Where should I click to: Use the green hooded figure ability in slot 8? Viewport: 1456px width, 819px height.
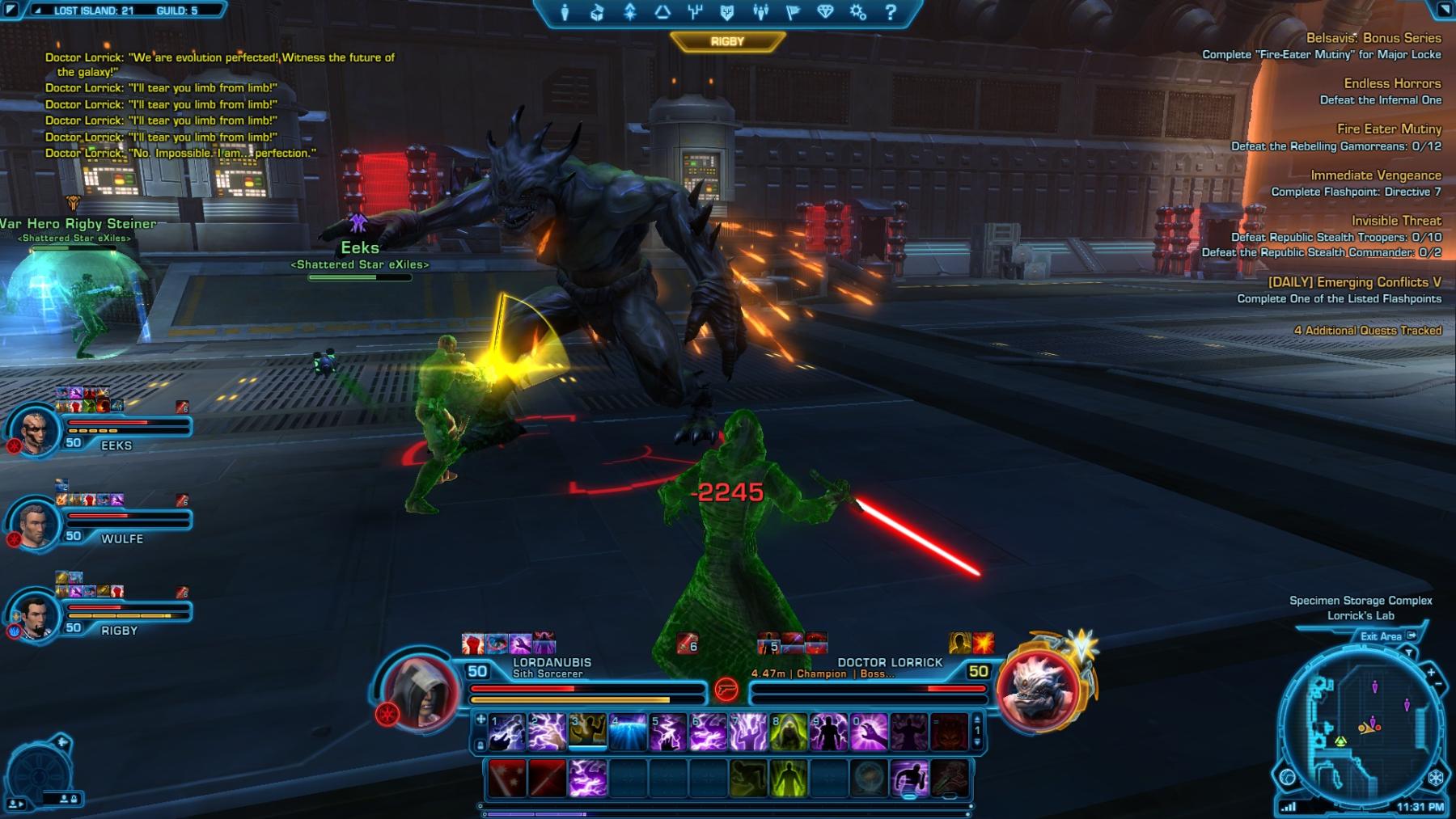tap(789, 732)
